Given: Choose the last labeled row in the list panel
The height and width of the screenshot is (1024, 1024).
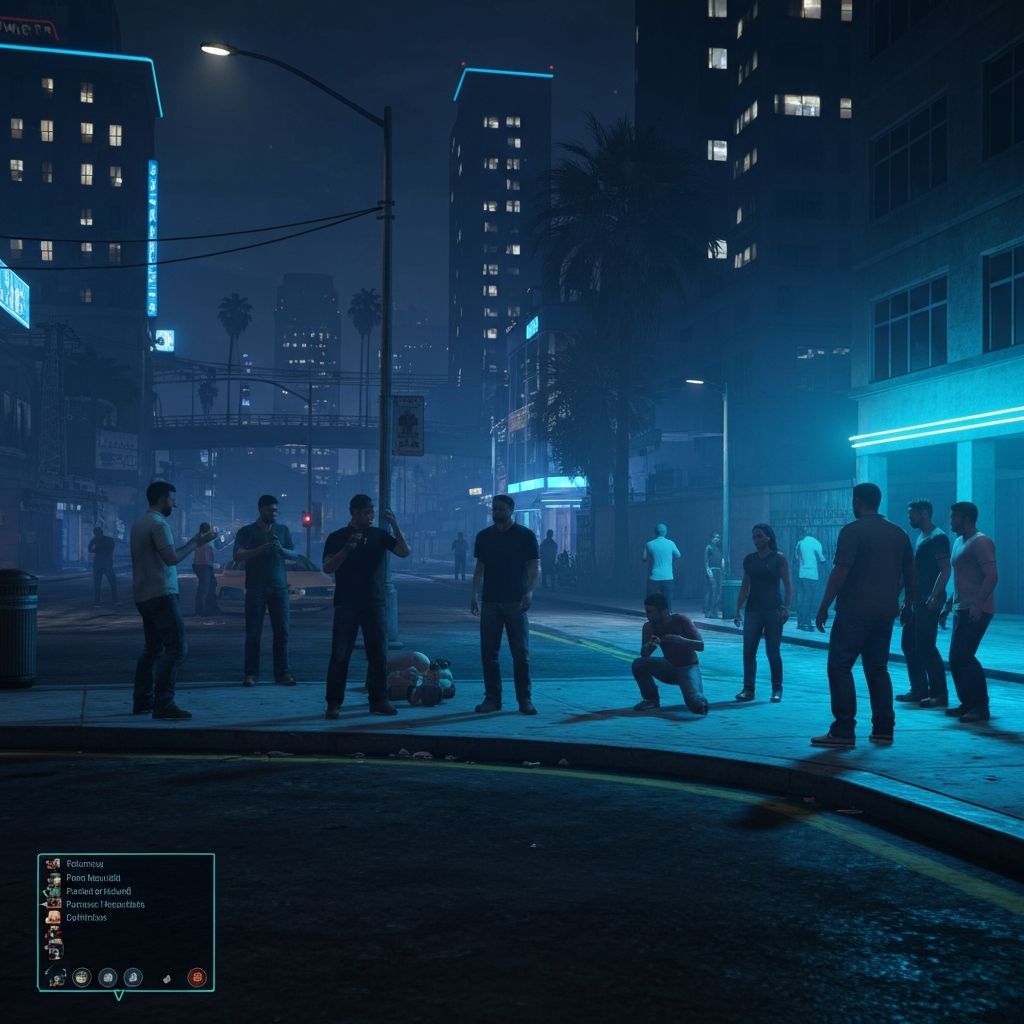Looking at the screenshot, I should coord(86,917).
